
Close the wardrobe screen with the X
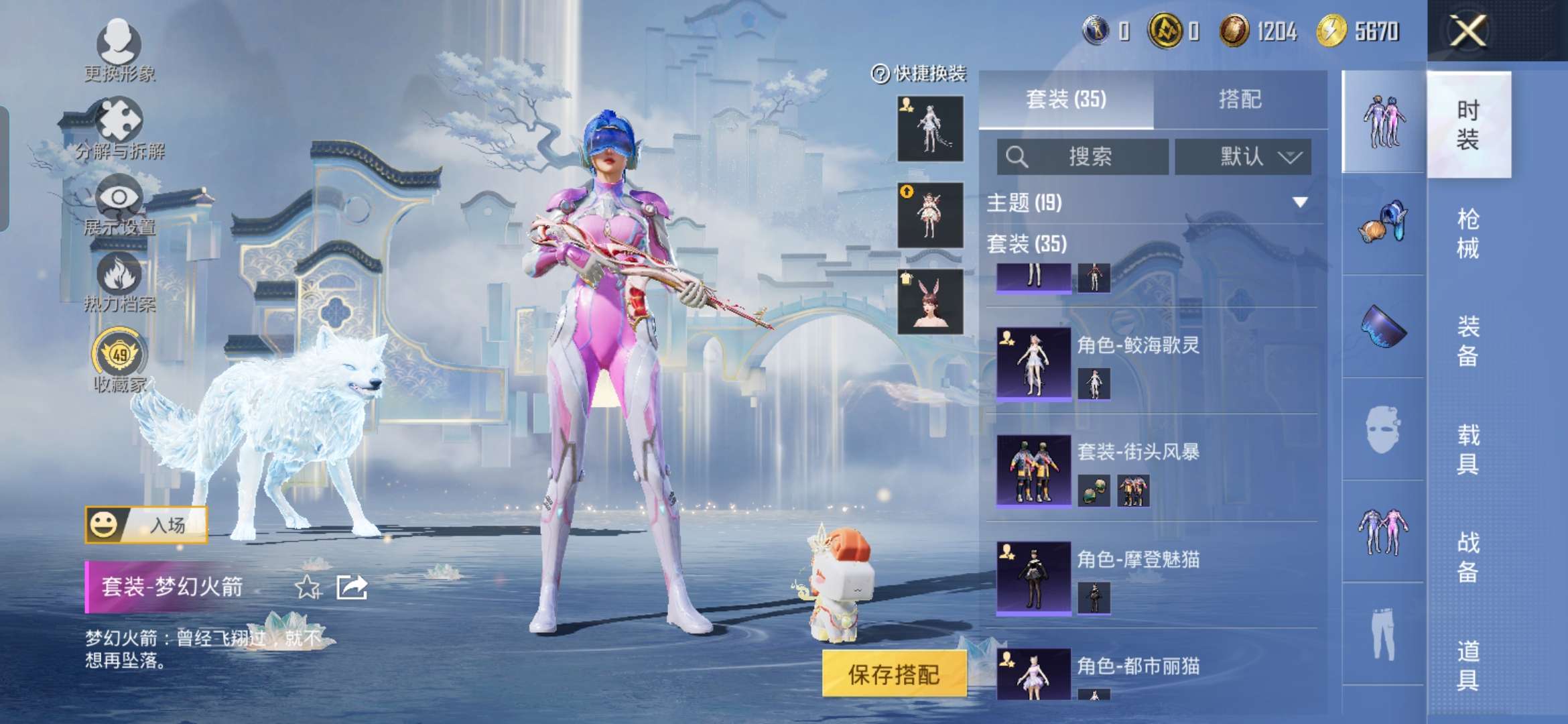click(x=1467, y=31)
